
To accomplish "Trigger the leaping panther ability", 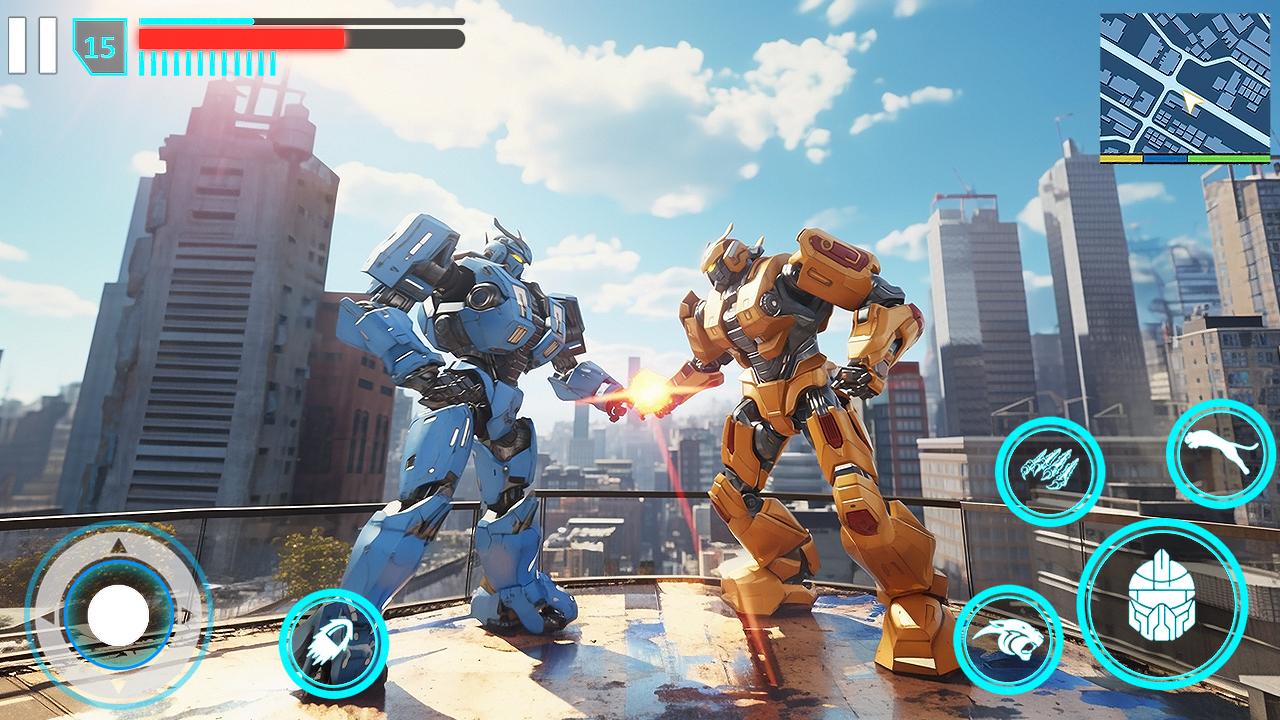I will pyautogui.click(x=1220, y=453).
